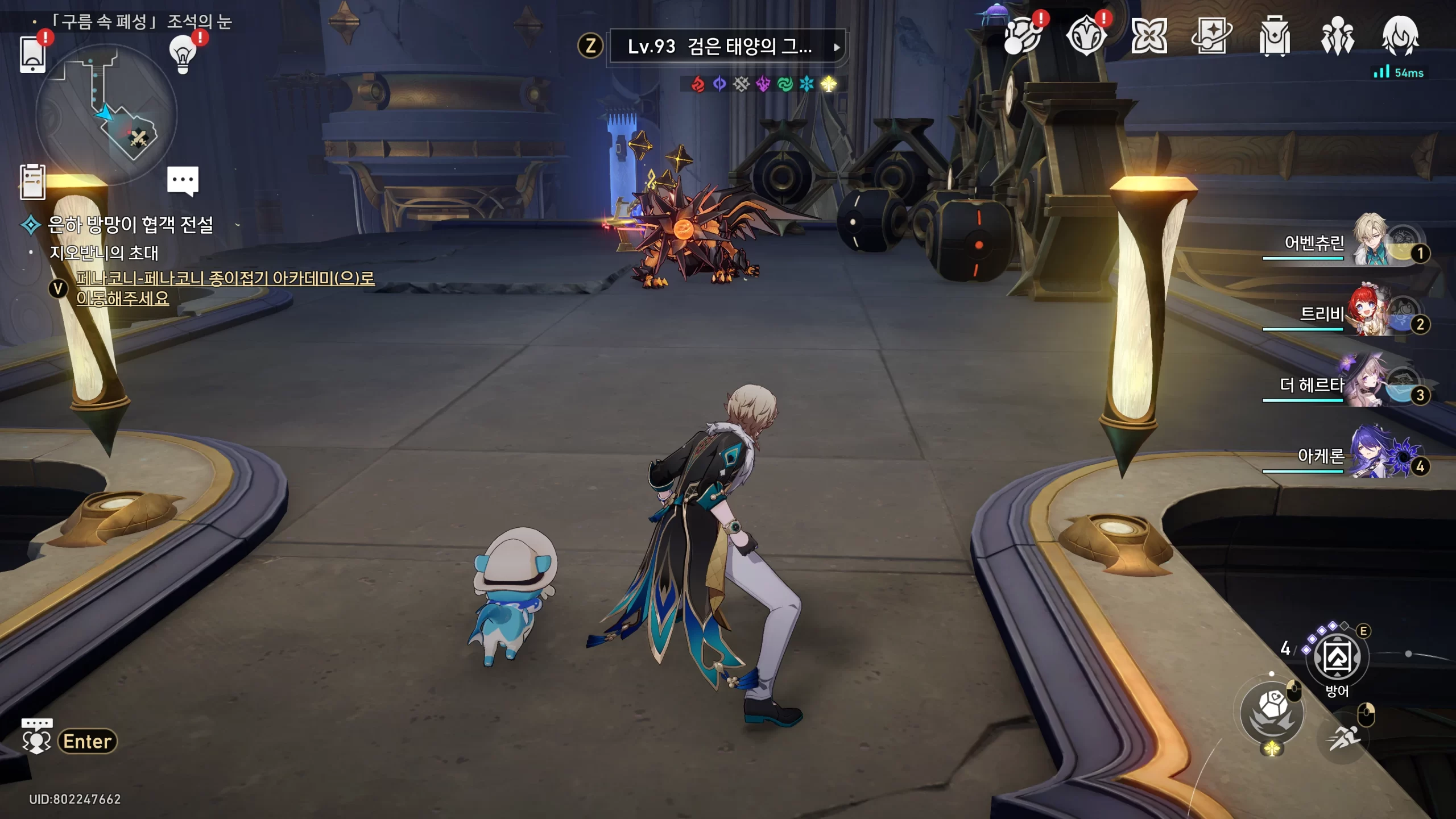Open the four-petal flower menu icon
The width and height of the screenshot is (1456, 819).
(1148, 36)
